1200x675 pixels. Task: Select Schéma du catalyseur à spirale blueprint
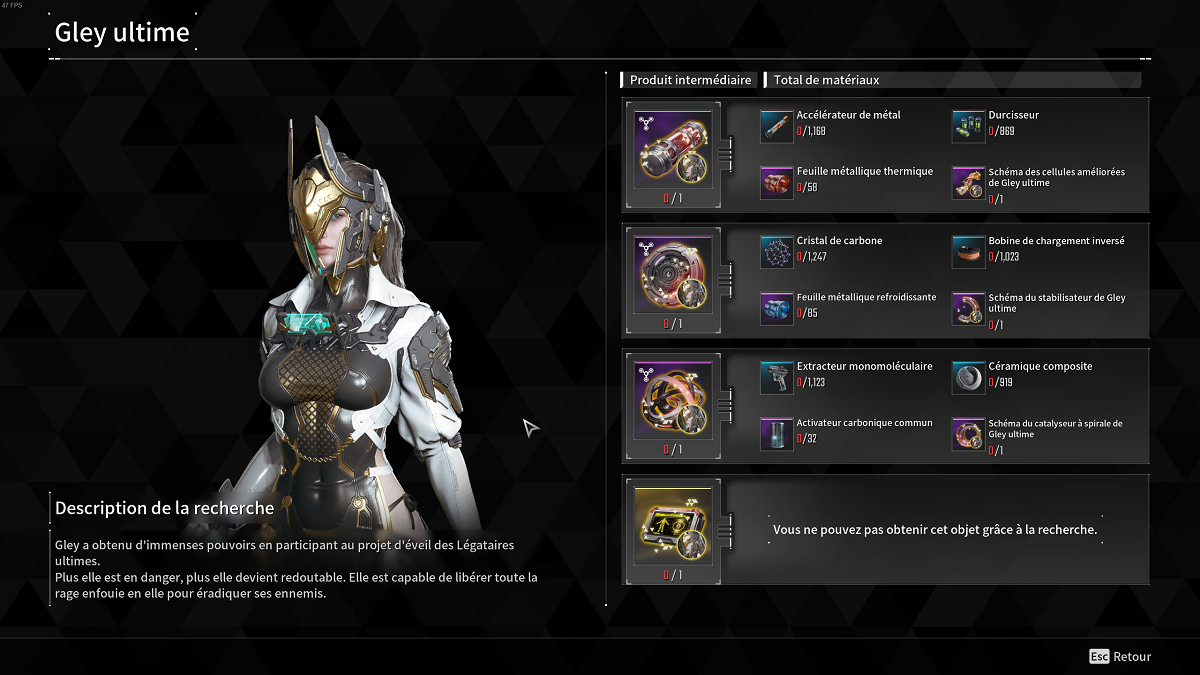click(968, 434)
